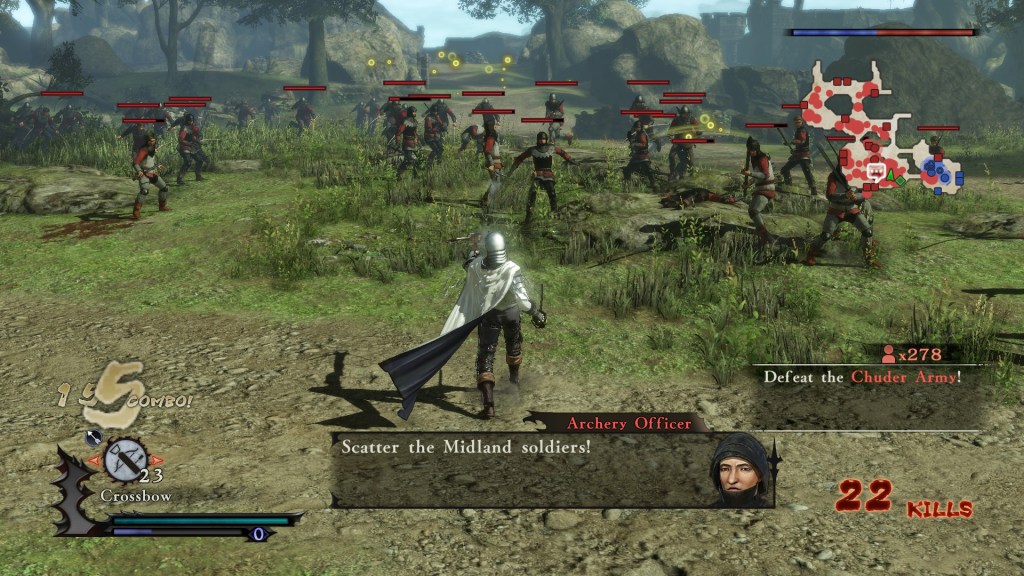This screenshot has width=1024, height=576.
Task: Select the Crossbow sub-weapon icon
Action: click(x=125, y=459)
